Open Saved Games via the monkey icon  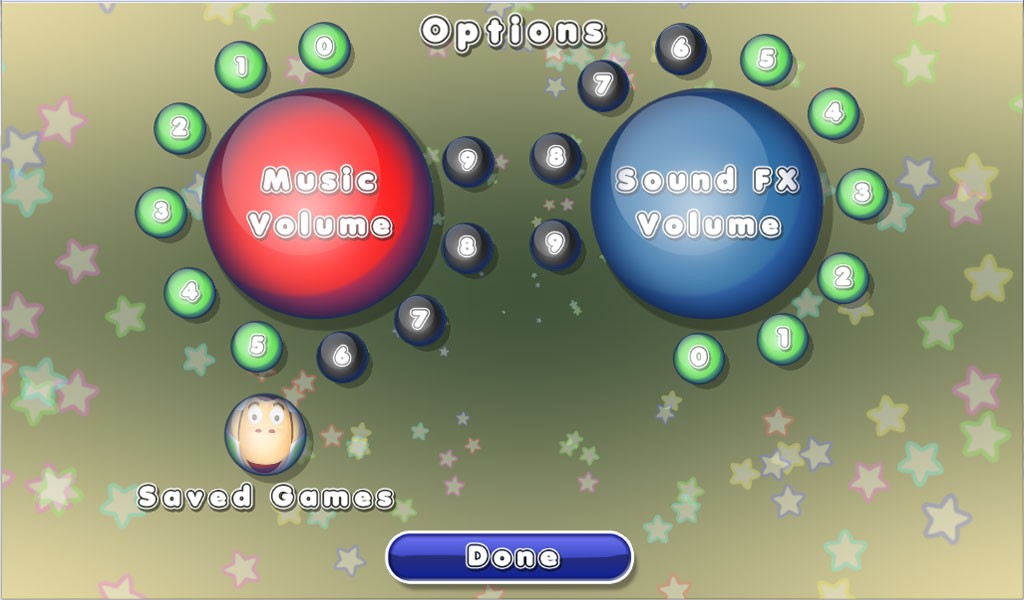(x=264, y=434)
